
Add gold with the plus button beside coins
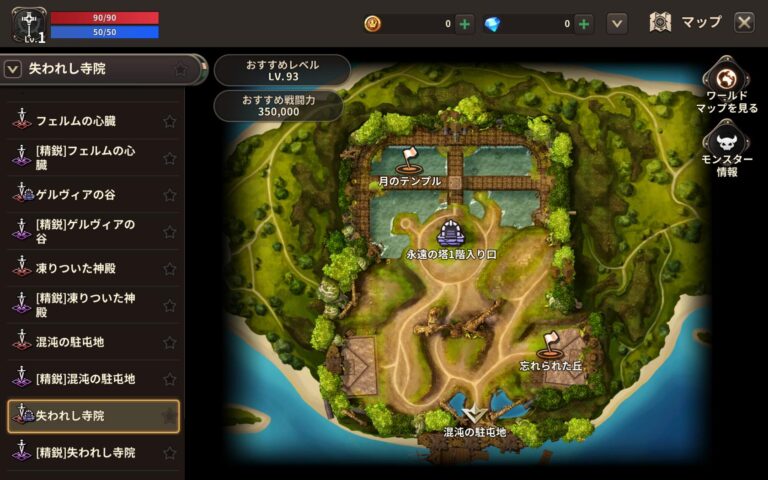[465, 23]
